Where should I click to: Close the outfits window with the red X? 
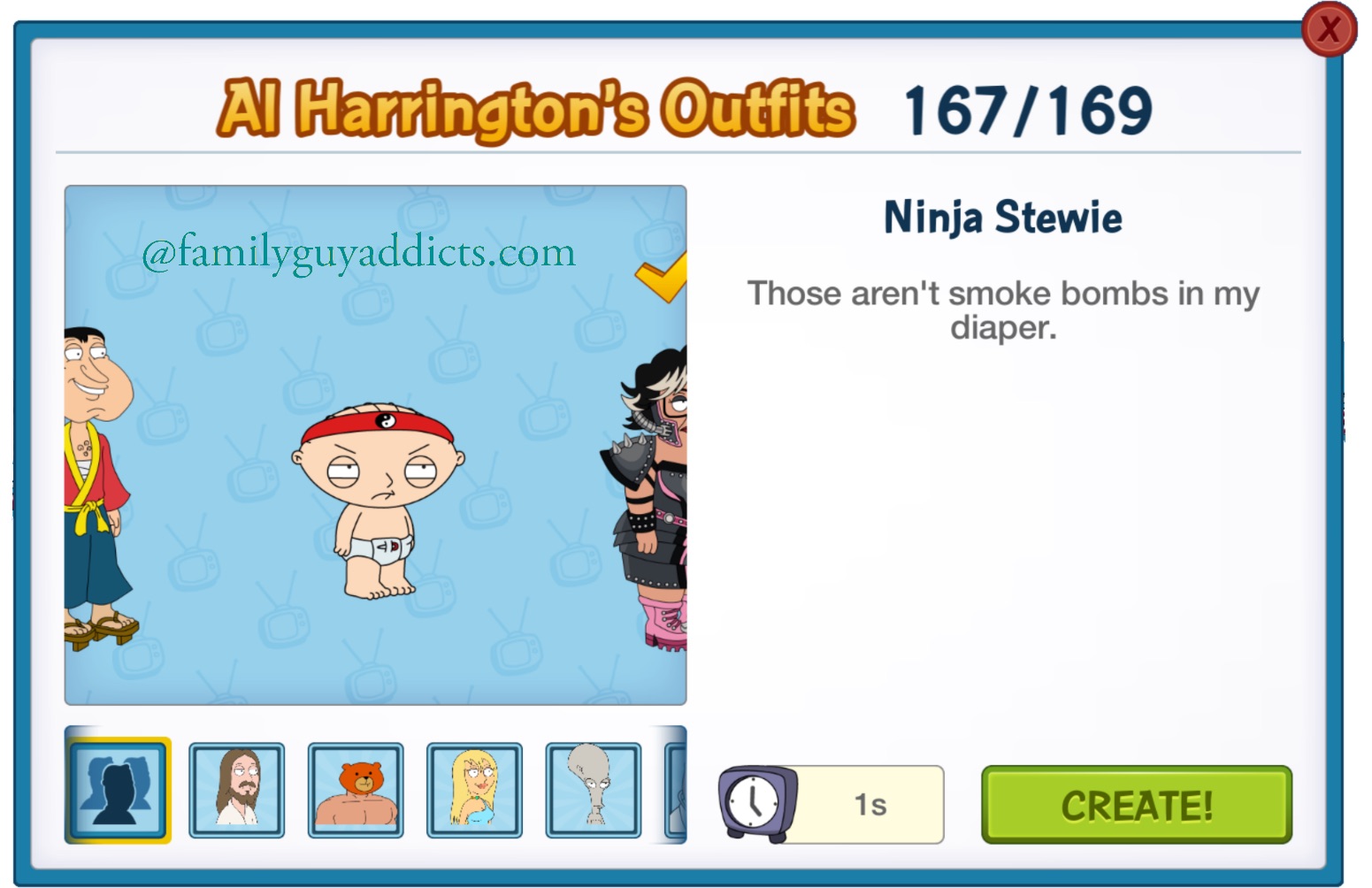pyautogui.click(x=1329, y=29)
